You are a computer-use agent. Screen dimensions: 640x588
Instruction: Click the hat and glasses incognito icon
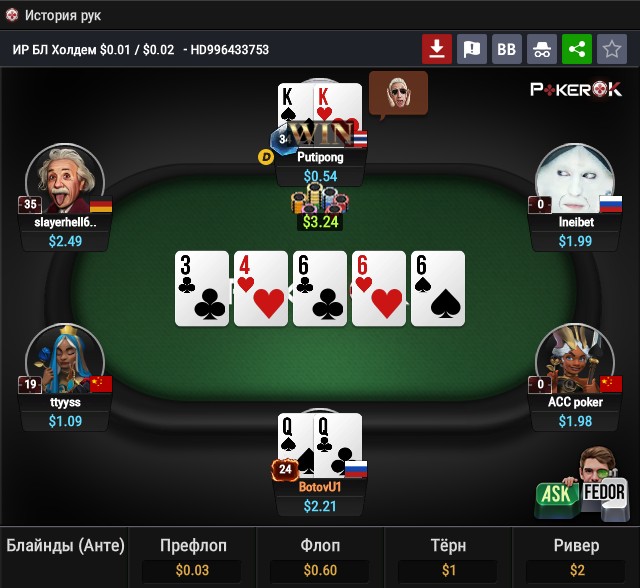pos(542,48)
